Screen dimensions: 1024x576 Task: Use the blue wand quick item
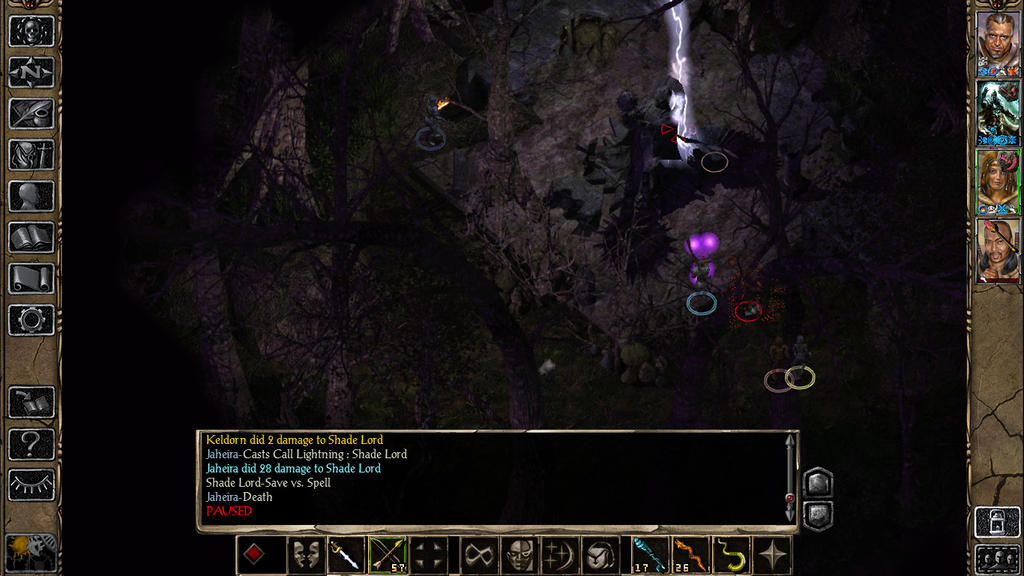click(647, 555)
